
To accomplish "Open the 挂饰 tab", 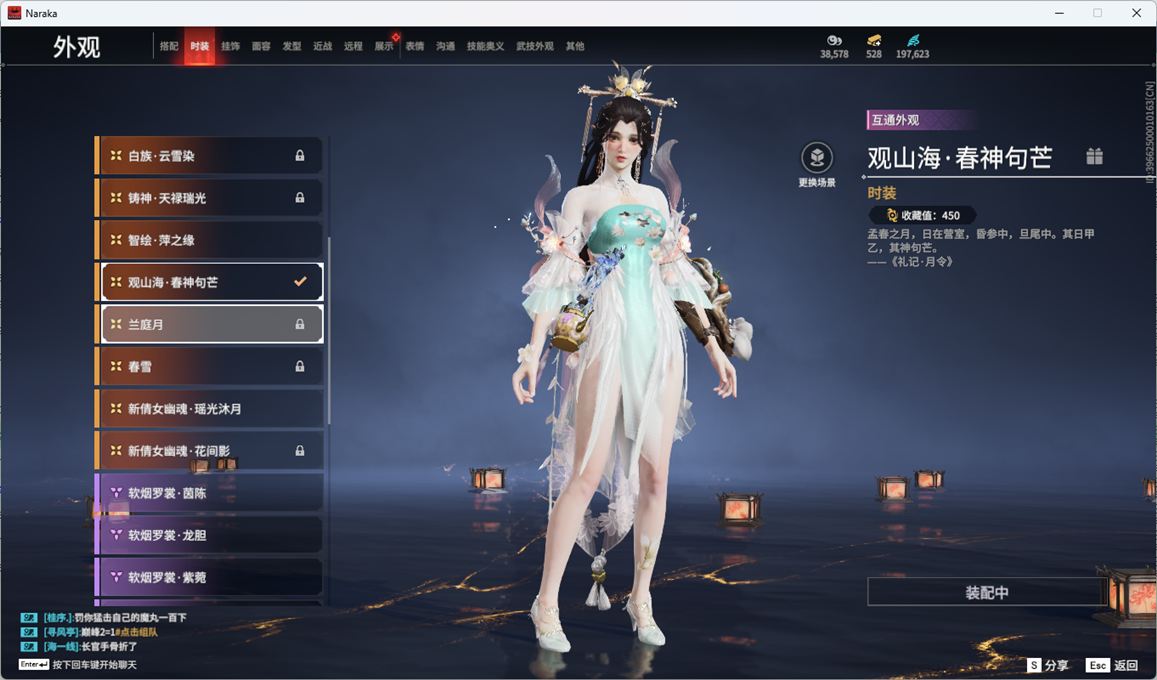I will point(230,46).
